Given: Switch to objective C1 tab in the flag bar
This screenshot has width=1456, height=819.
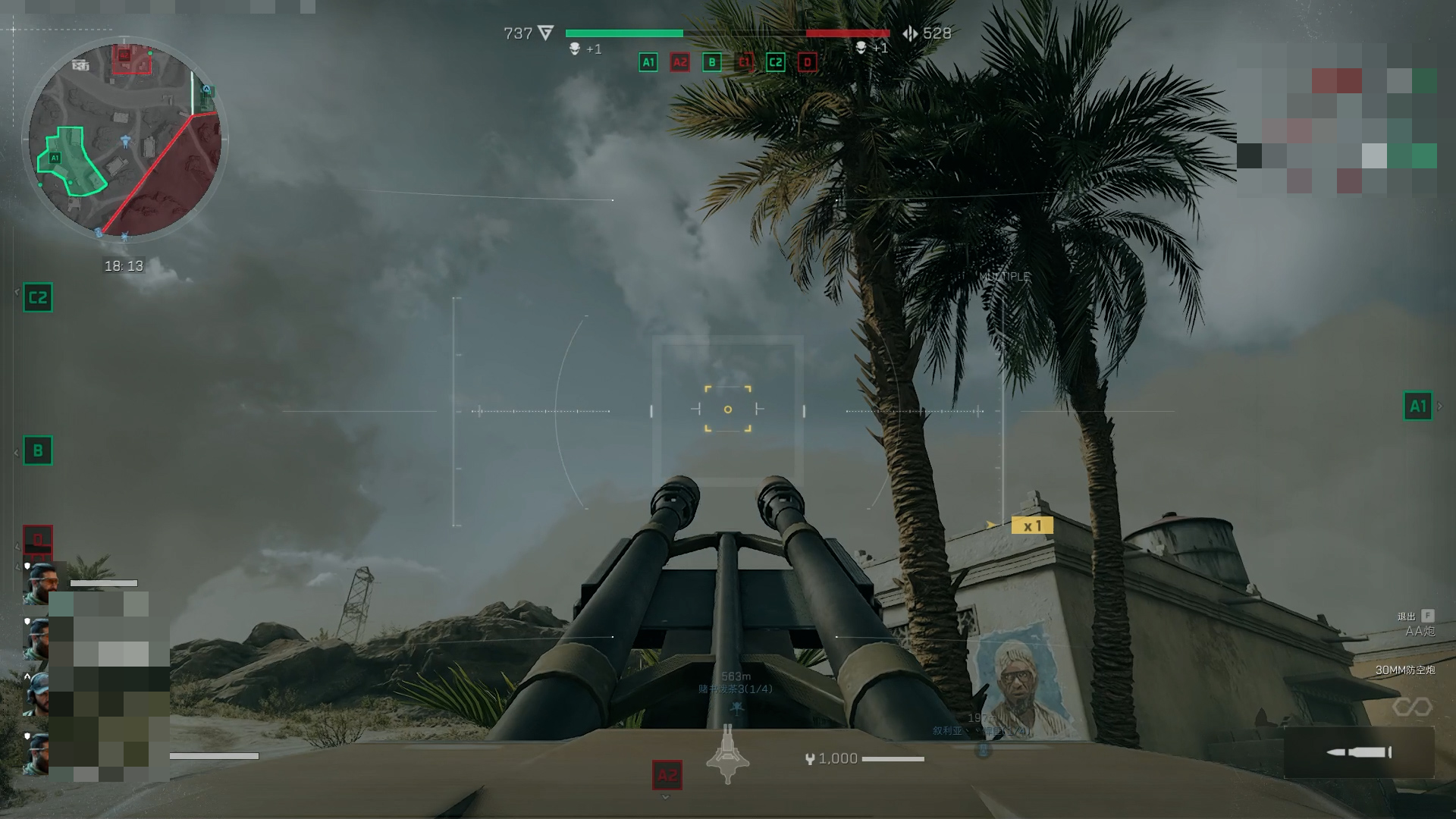Looking at the screenshot, I should tap(743, 63).
